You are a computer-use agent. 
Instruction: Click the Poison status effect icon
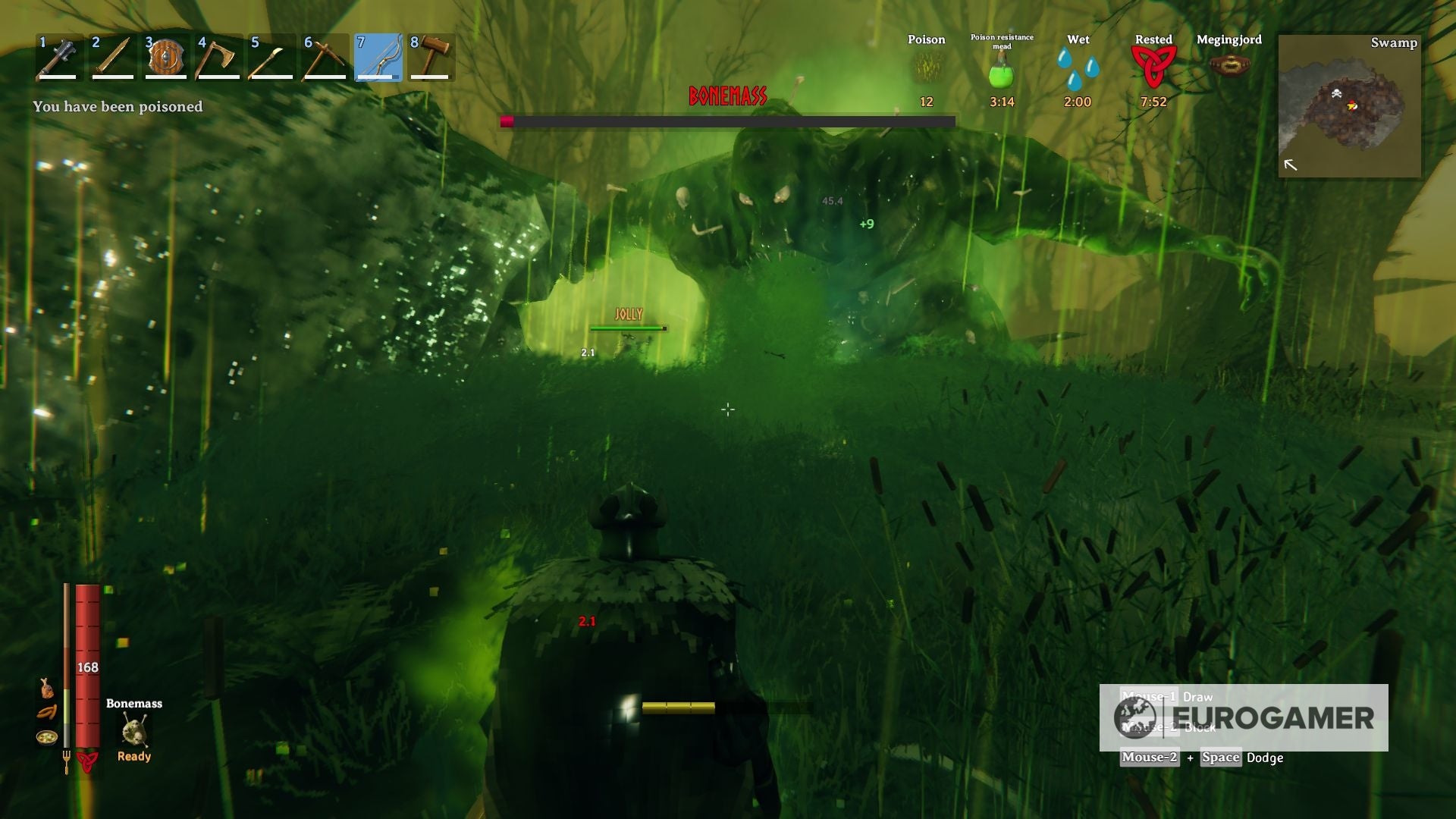click(926, 68)
